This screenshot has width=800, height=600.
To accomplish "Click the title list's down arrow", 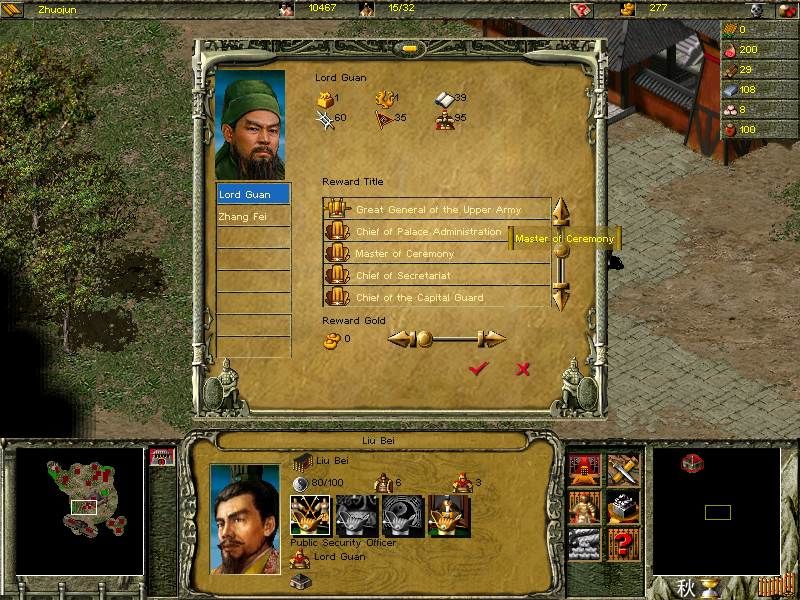I will (x=561, y=295).
